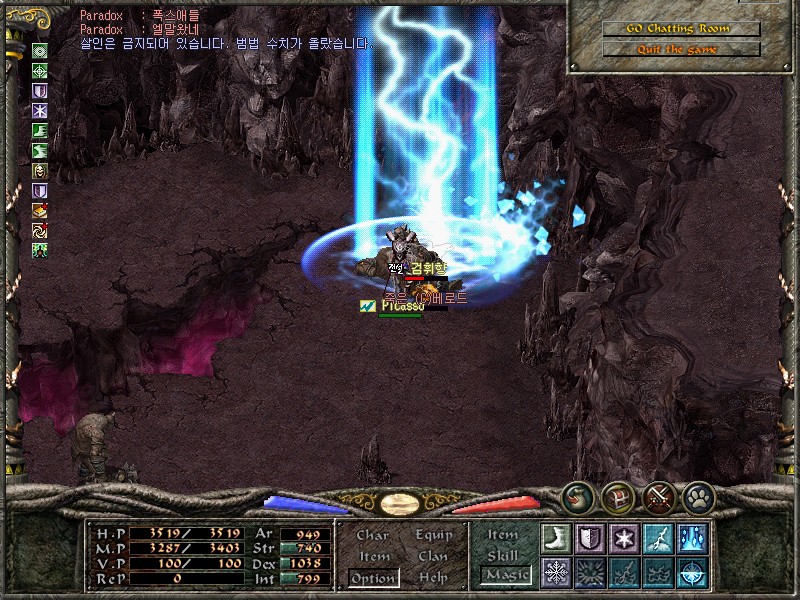Select the lightning strike spell icon
Screen dimensions: 800x600
658,537
